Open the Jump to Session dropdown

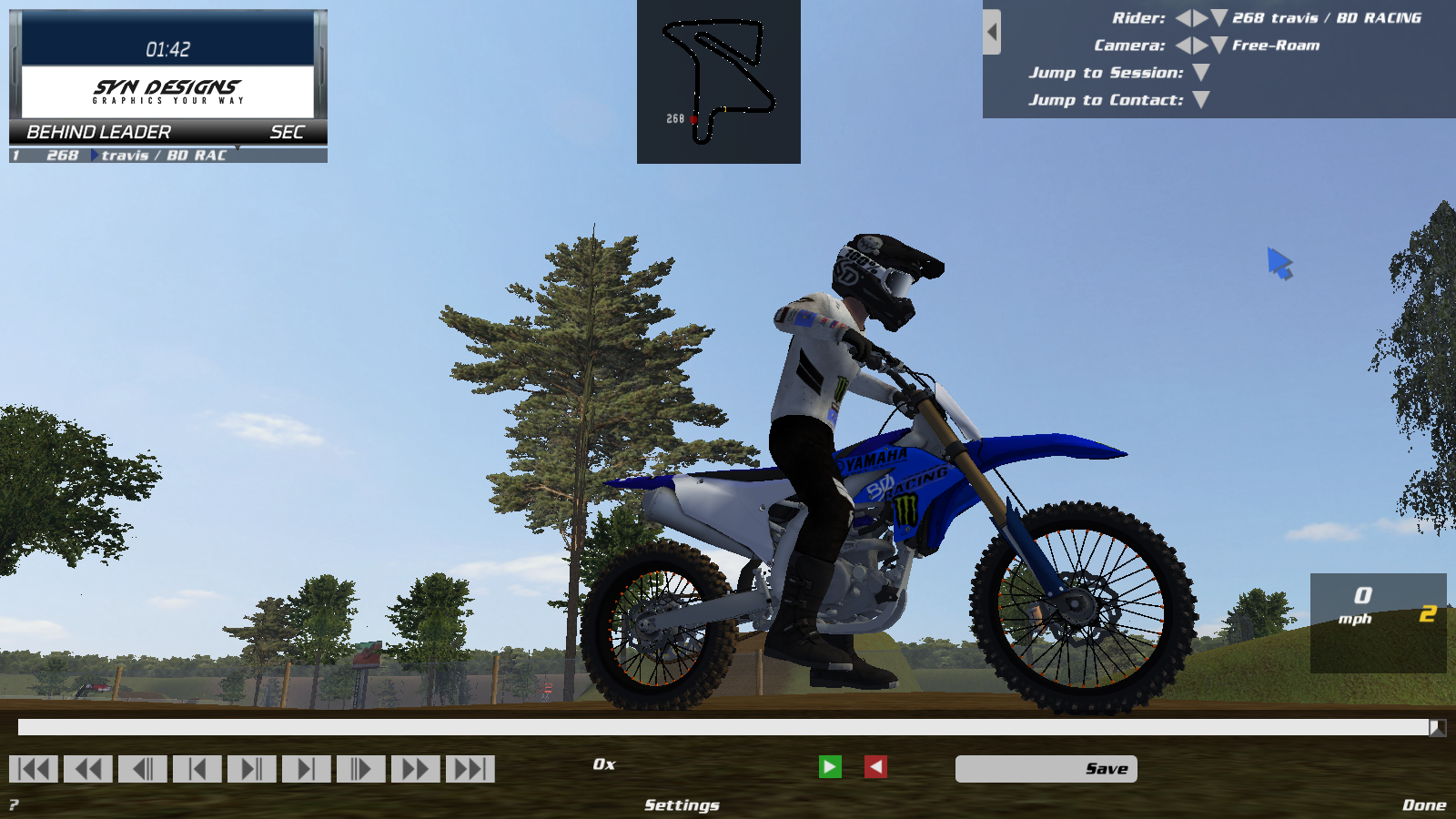point(1199,72)
